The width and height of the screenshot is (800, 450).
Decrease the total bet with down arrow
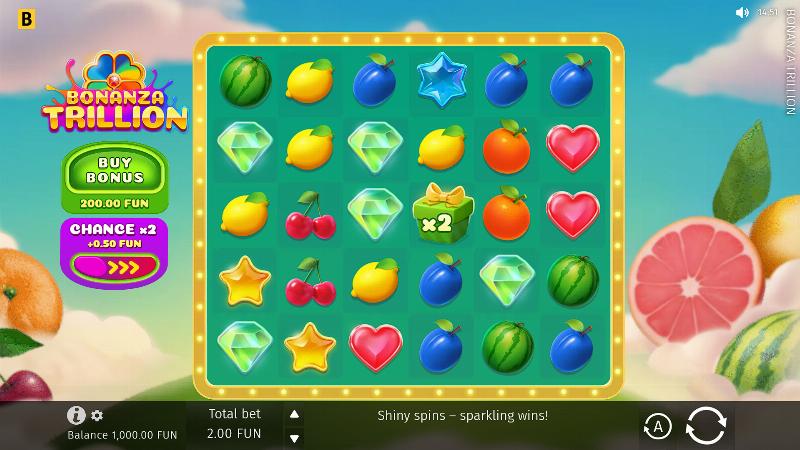coord(294,437)
